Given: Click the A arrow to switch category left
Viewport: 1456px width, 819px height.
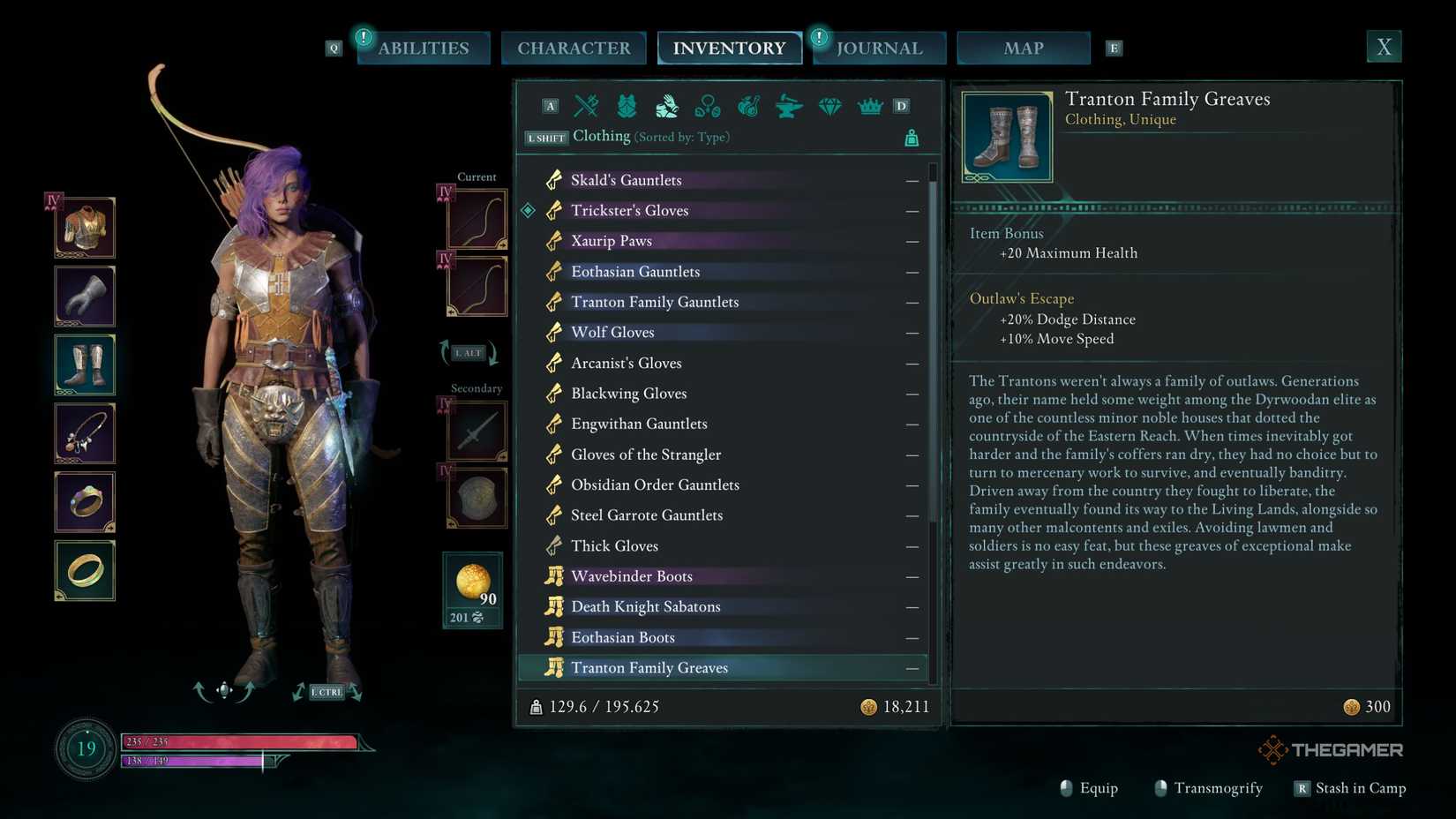Looking at the screenshot, I should (x=550, y=105).
